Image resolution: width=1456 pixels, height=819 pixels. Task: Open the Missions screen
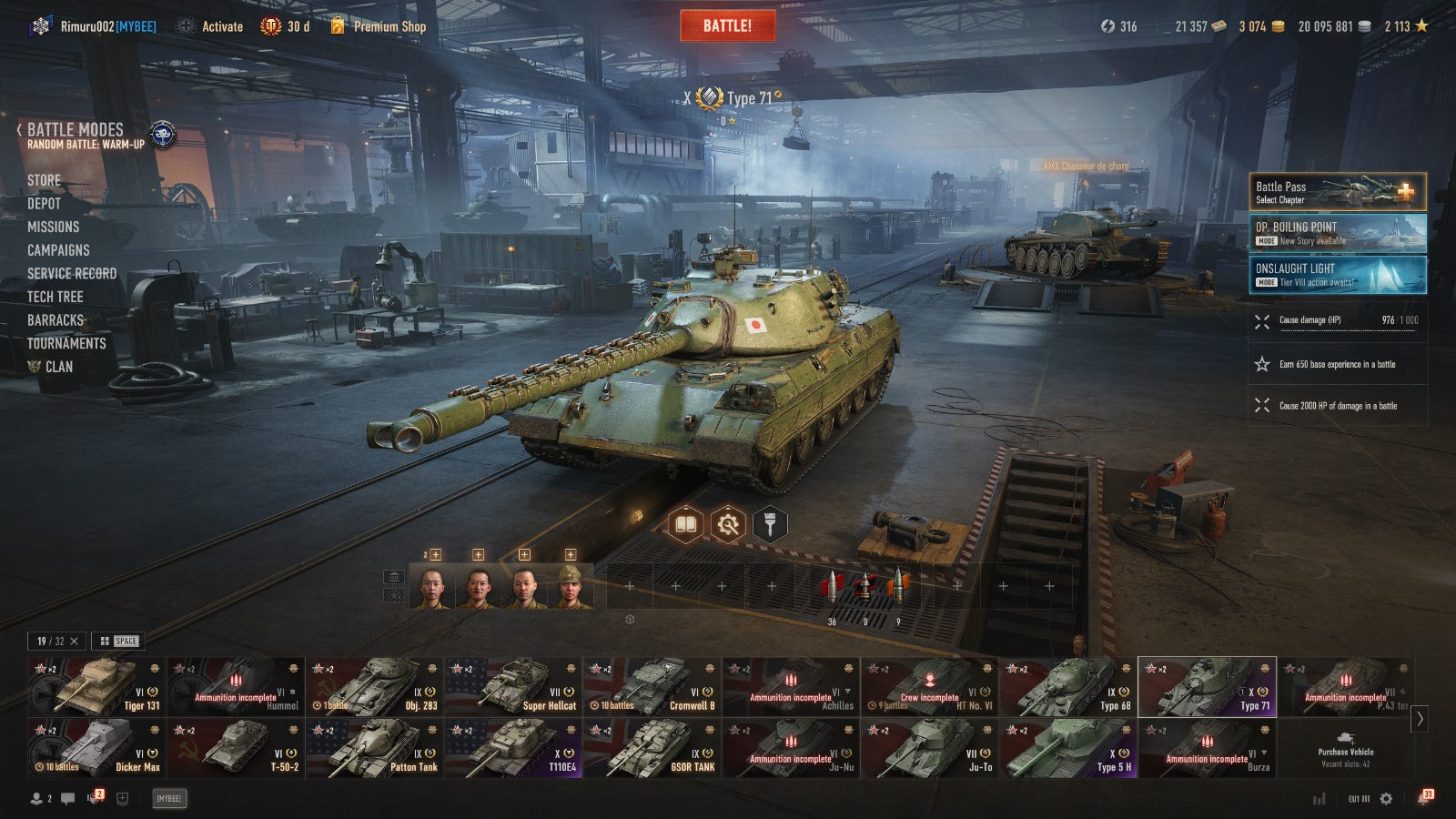(x=53, y=227)
